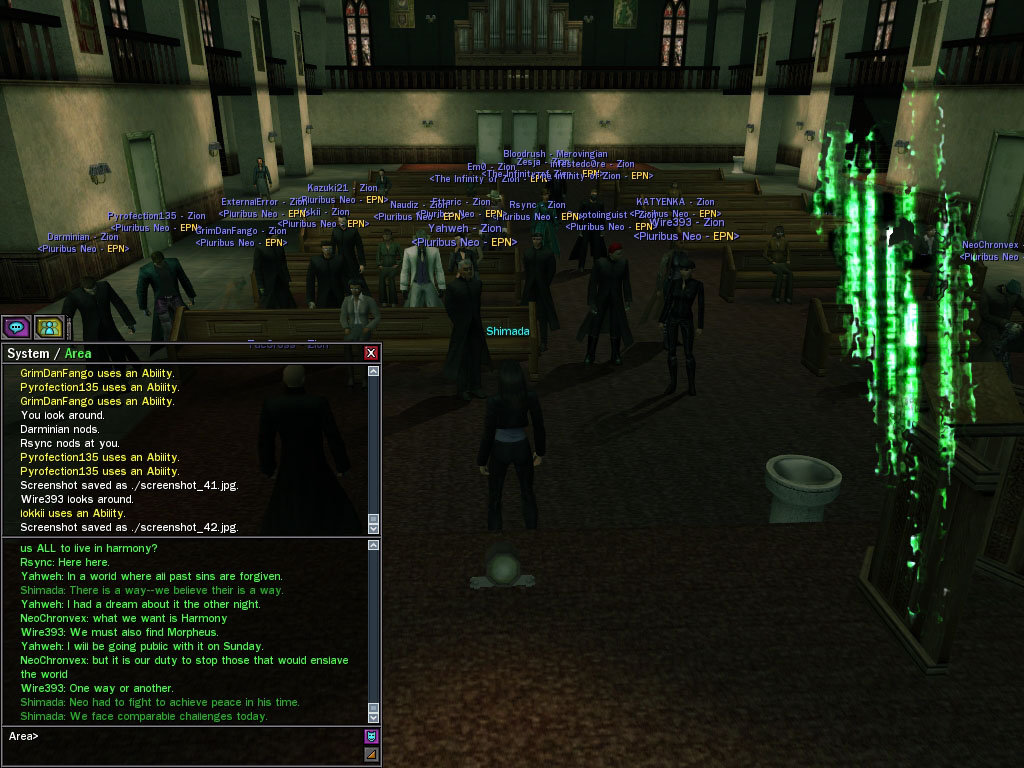Click the system log's scroll-up arrow
The height and width of the screenshot is (768, 1024).
[x=374, y=372]
